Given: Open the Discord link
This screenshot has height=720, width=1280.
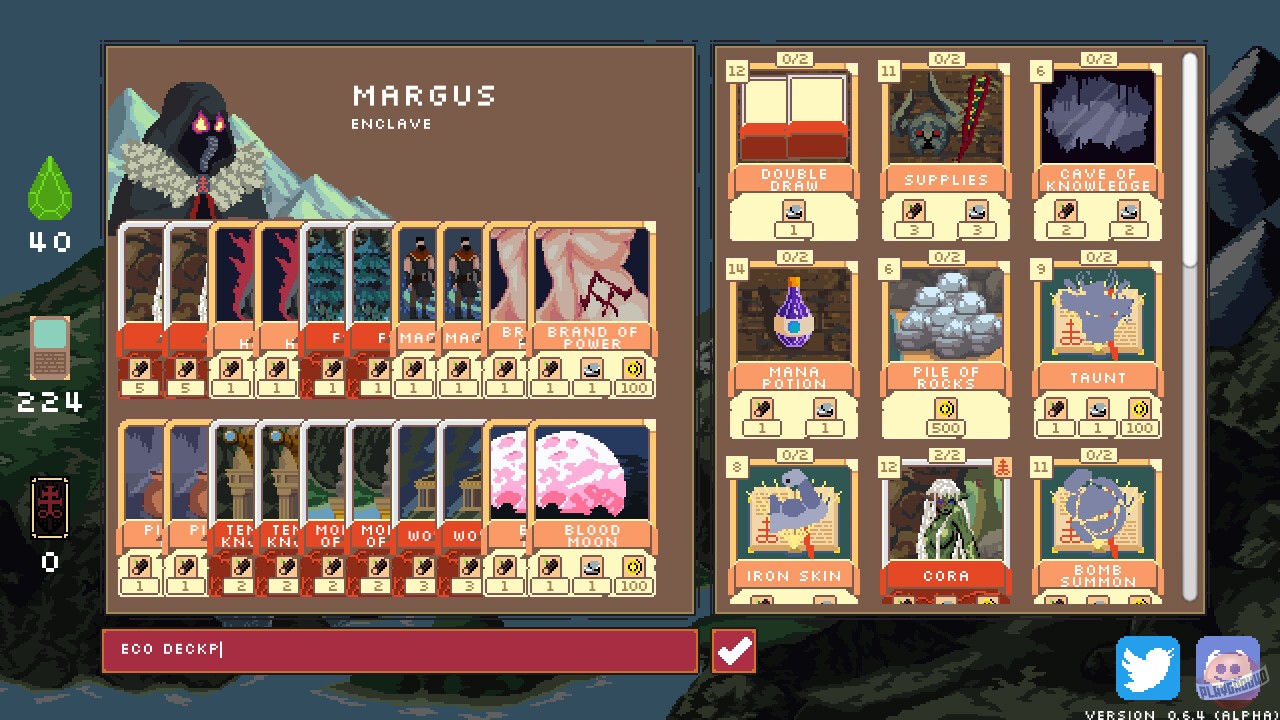Looking at the screenshot, I should pyautogui.click(x=1228, y=668).
